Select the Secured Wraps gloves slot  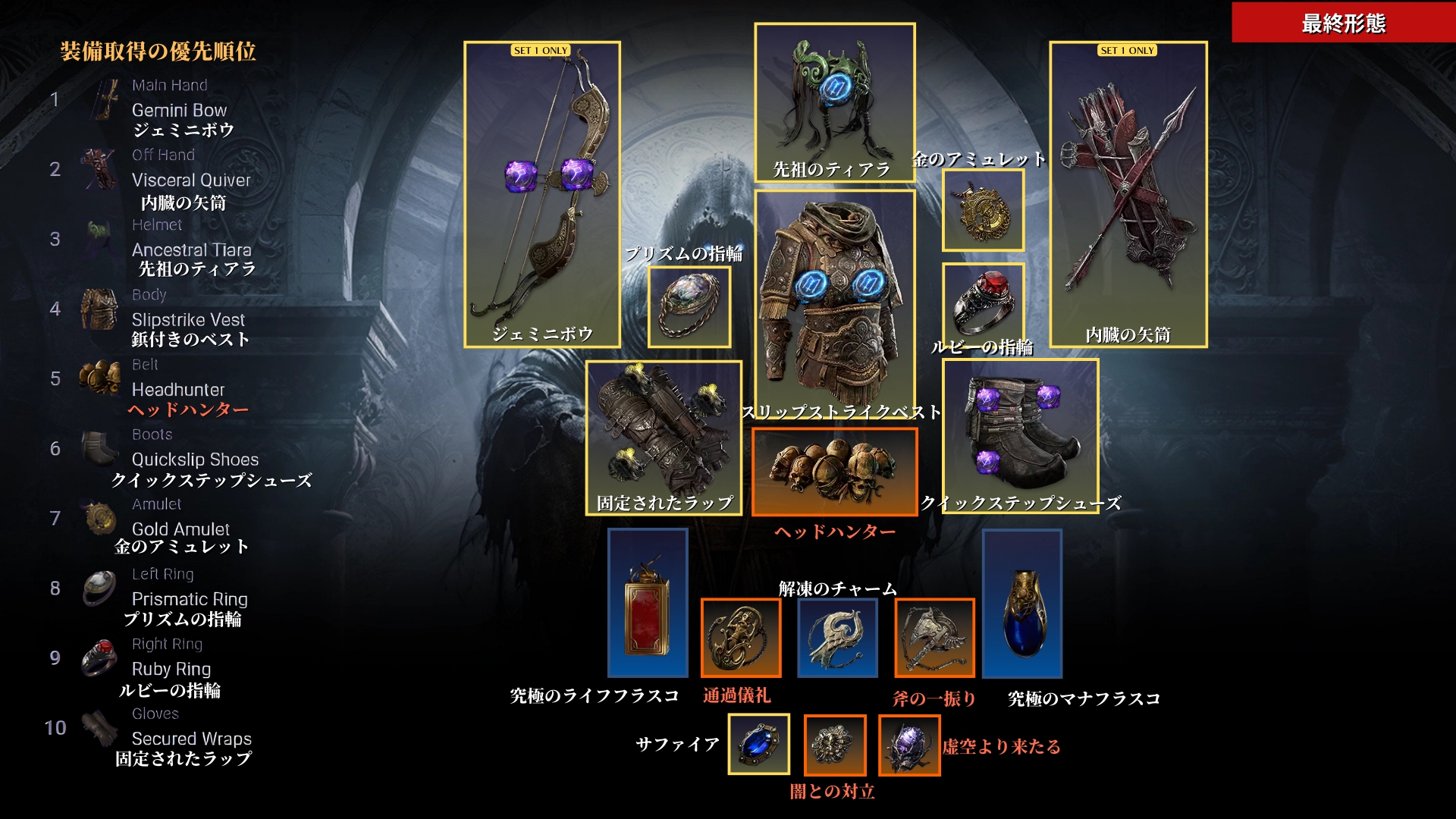point(663,438)
